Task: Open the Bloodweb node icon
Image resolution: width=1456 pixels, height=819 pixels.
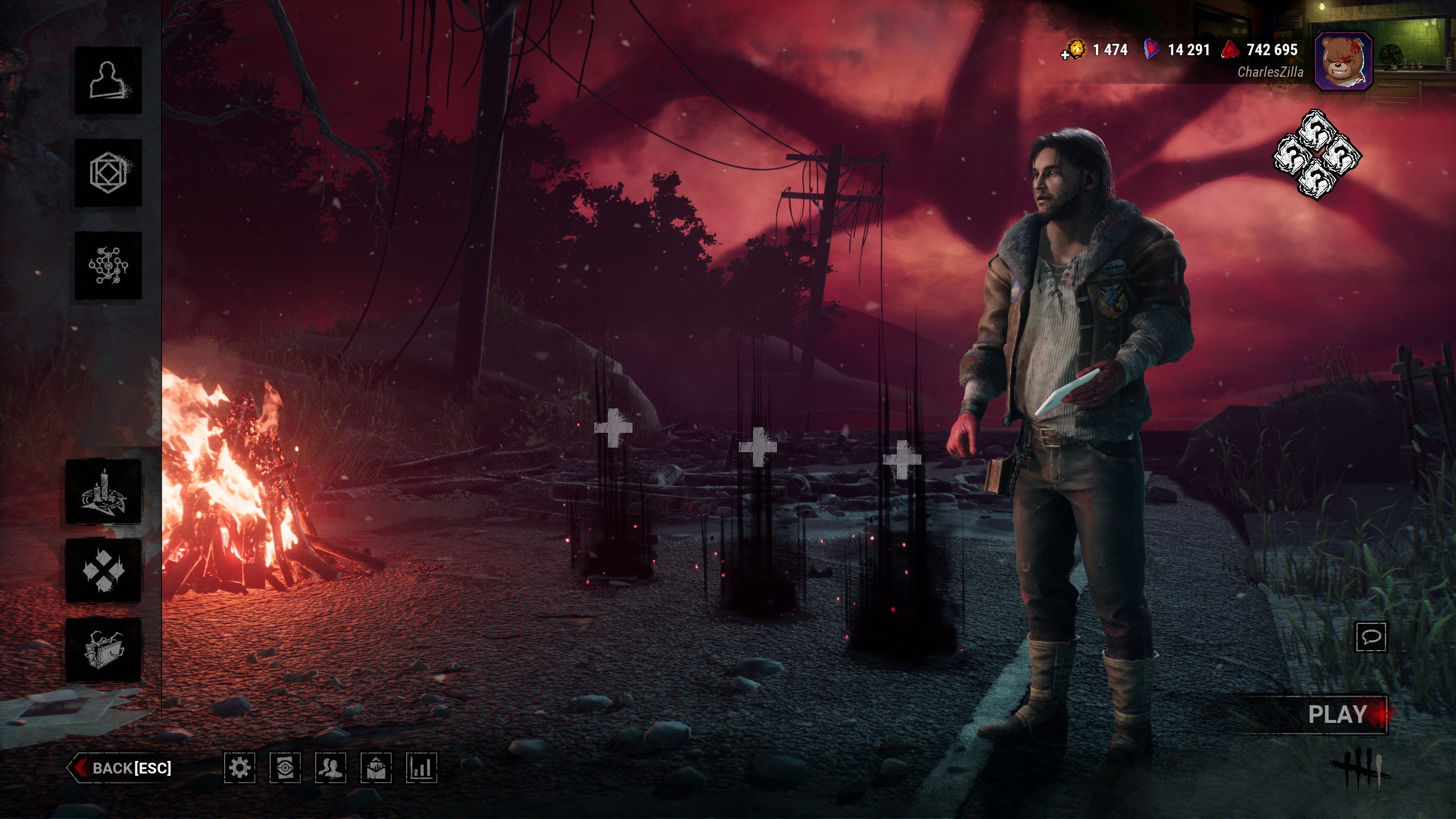Action: pyautogui.click(x=108, y=265)
